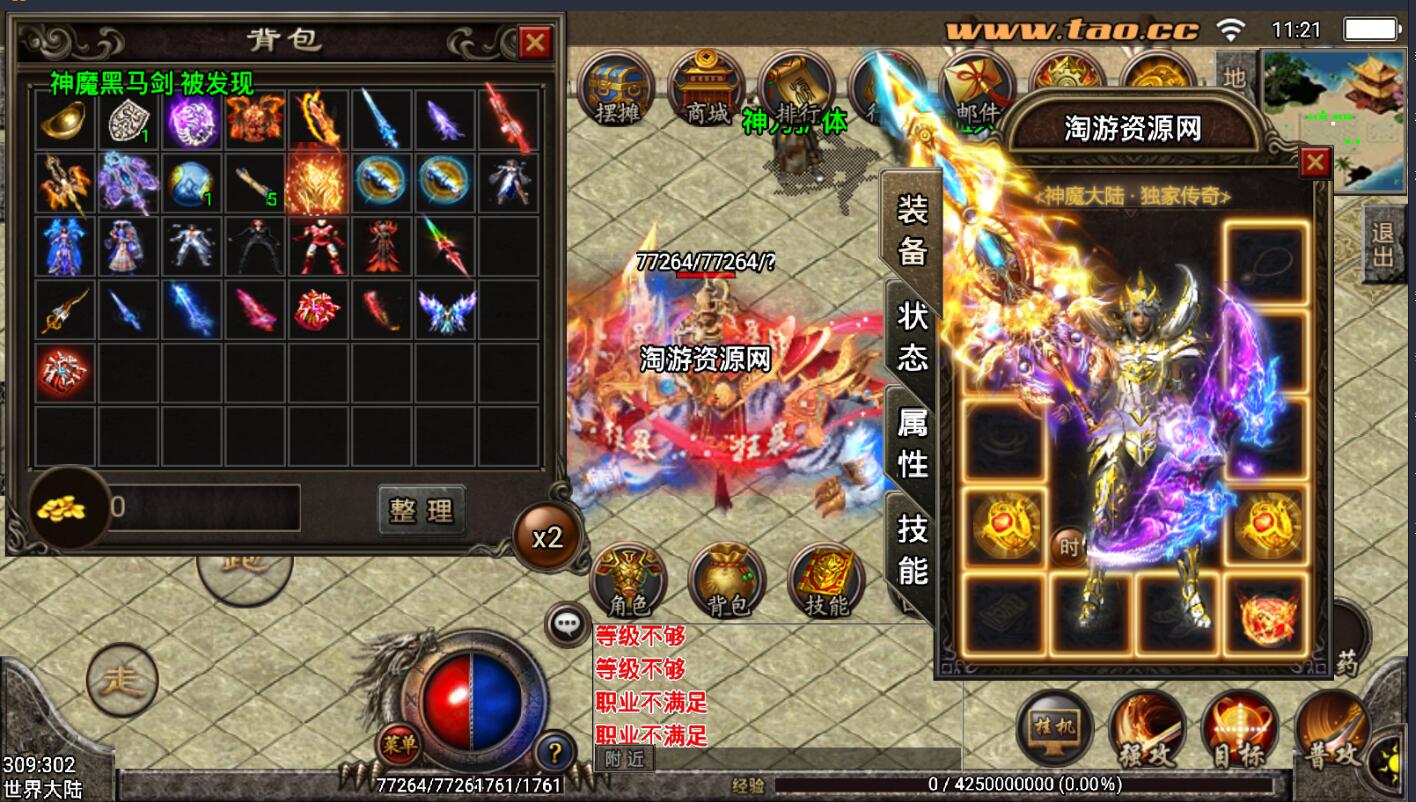Open the 摆摊 stall icon
Screen dimensions: 1416x802
[615, 90]
